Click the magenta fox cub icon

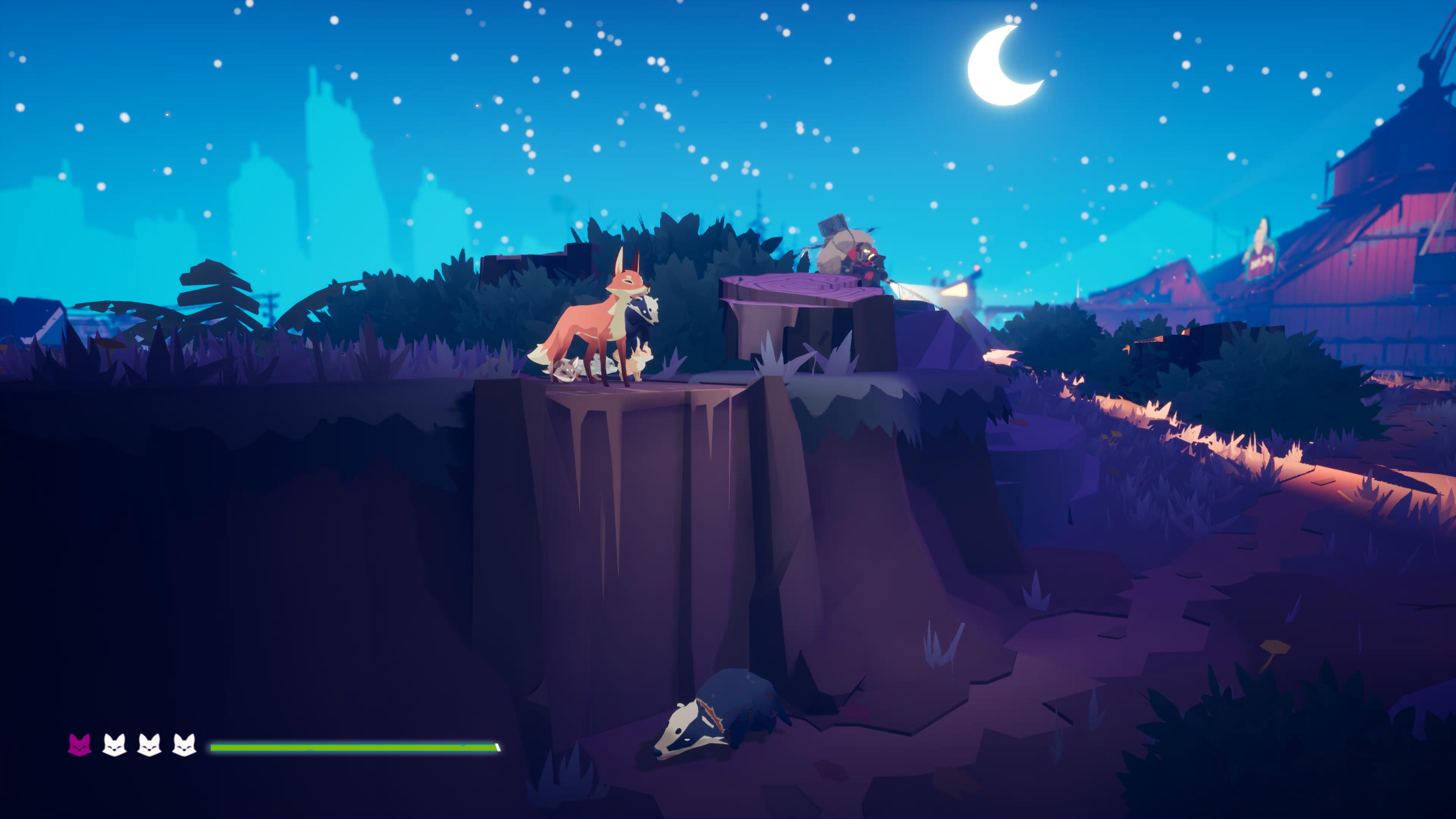pyautogui.click(x=79, y=745)
